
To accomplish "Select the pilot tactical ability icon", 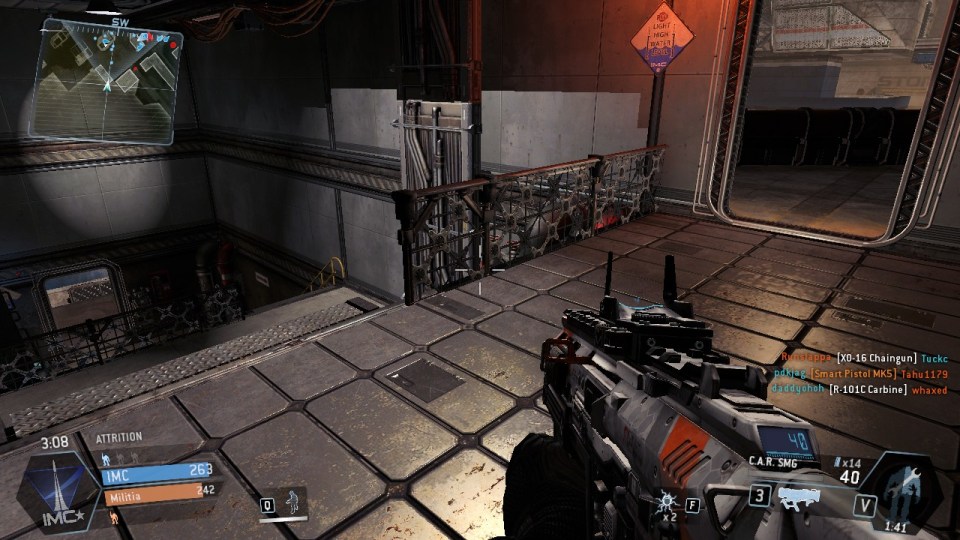I will tap(292, 501).
